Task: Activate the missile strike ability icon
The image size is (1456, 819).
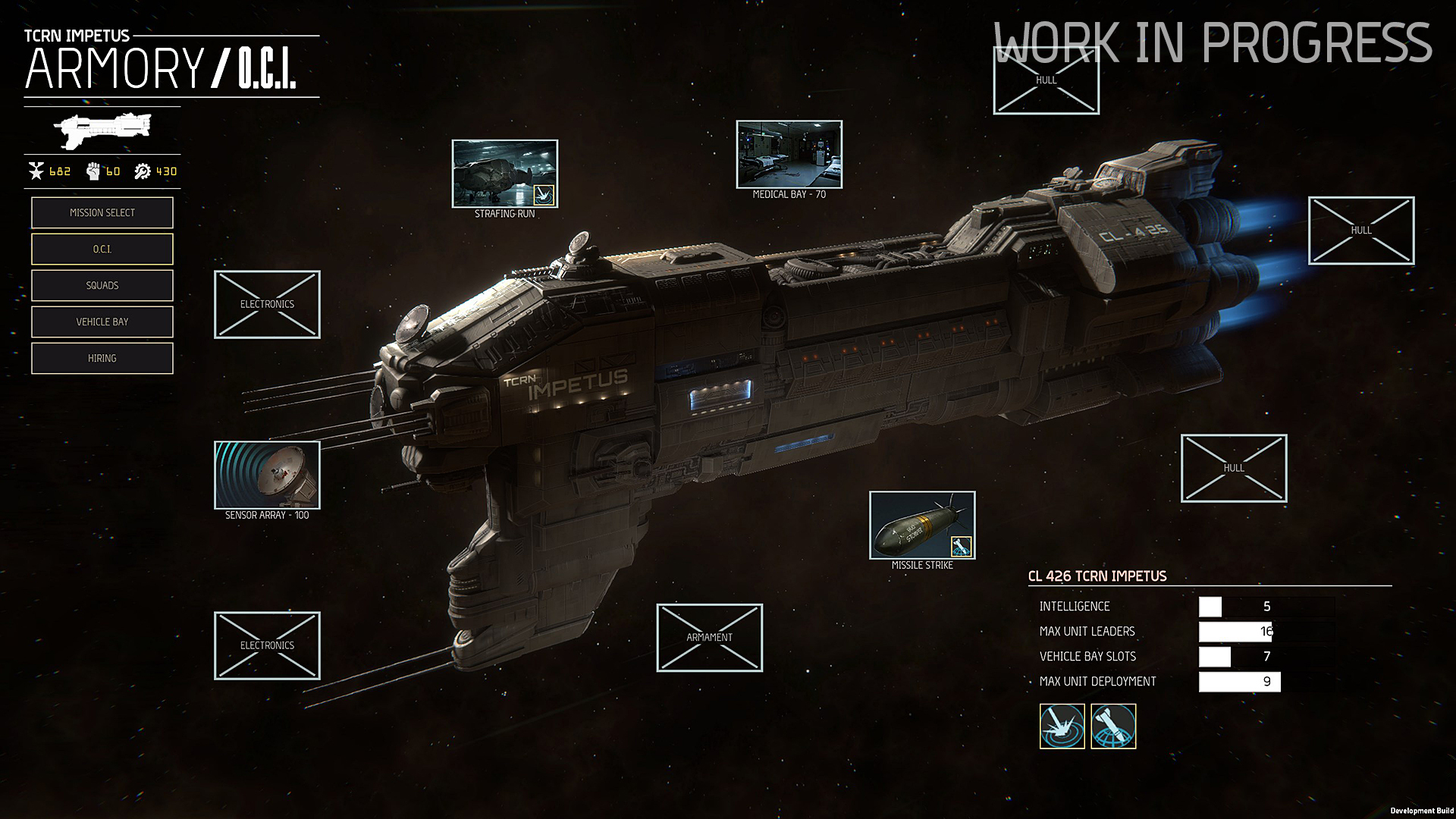Action: 1113,726
